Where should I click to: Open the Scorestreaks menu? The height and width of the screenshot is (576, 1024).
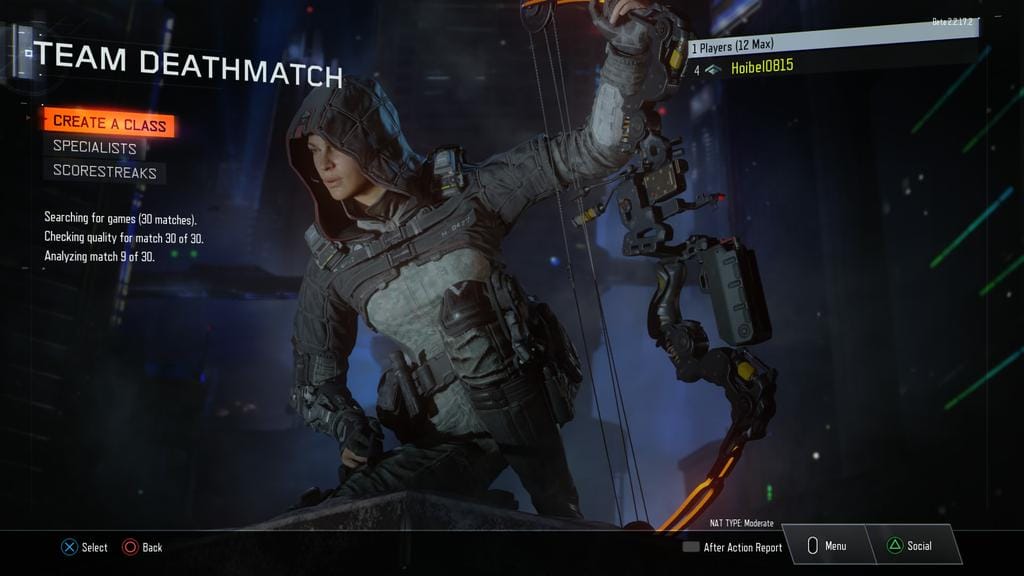105,172
